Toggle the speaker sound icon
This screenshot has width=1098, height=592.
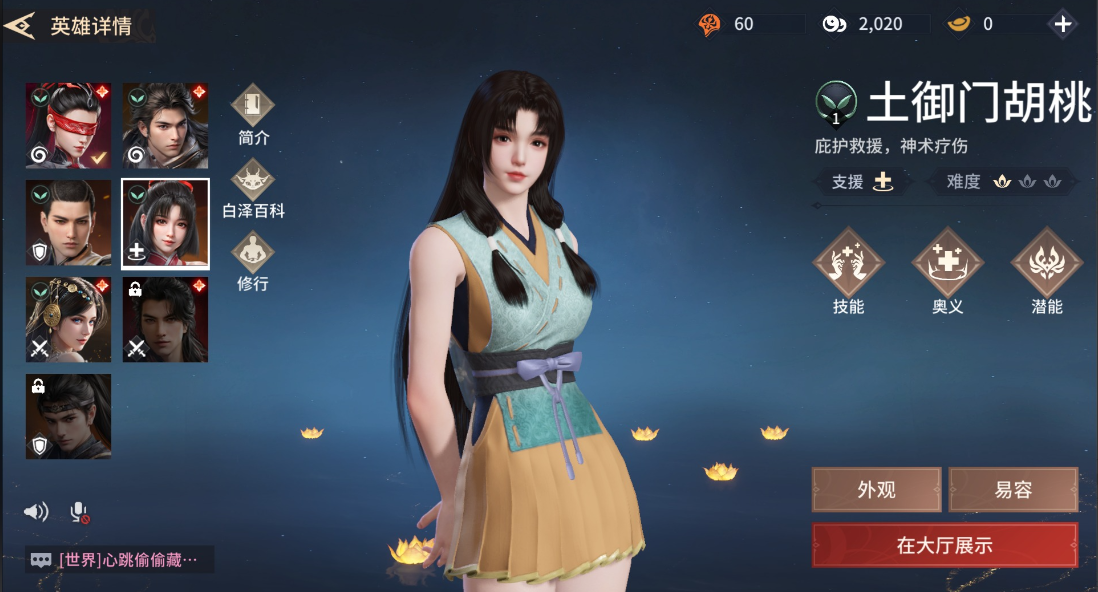click(36, 512)
